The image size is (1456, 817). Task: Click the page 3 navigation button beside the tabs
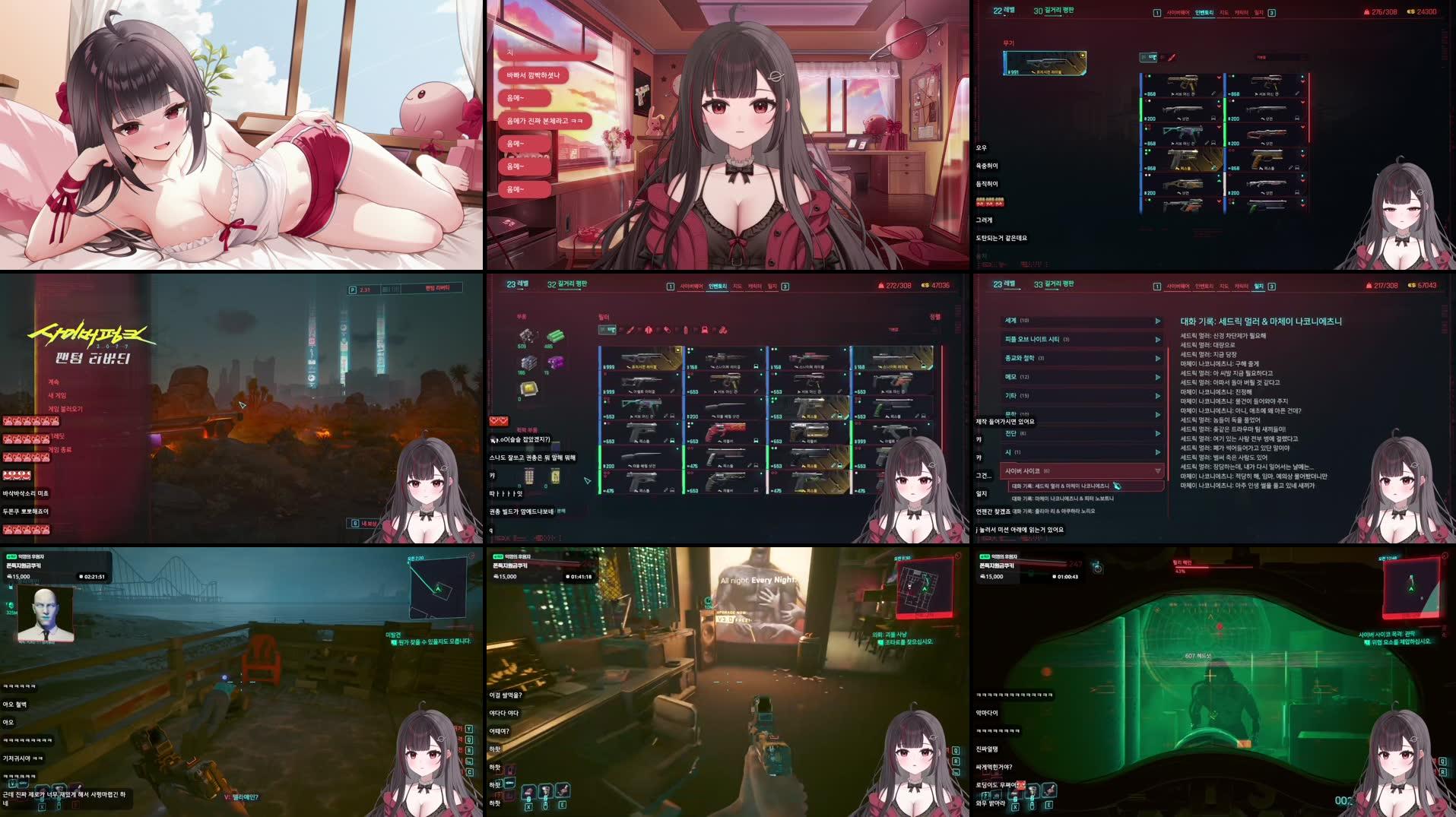(786, 287)
